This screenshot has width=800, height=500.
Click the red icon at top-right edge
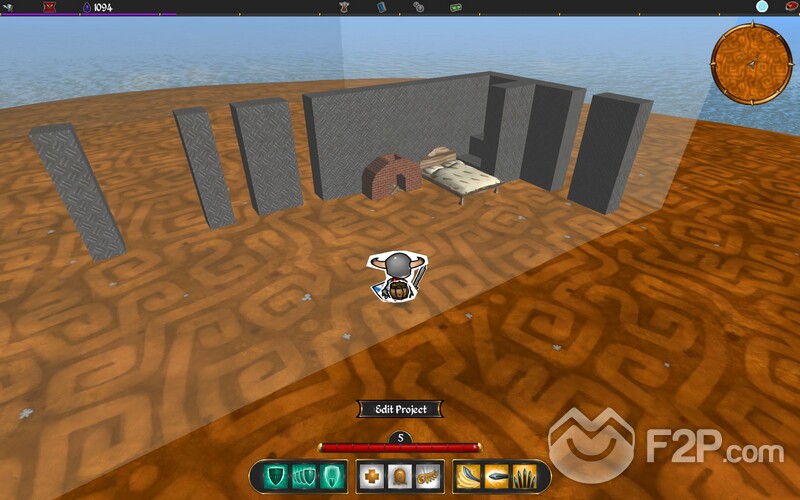(790, 7)
